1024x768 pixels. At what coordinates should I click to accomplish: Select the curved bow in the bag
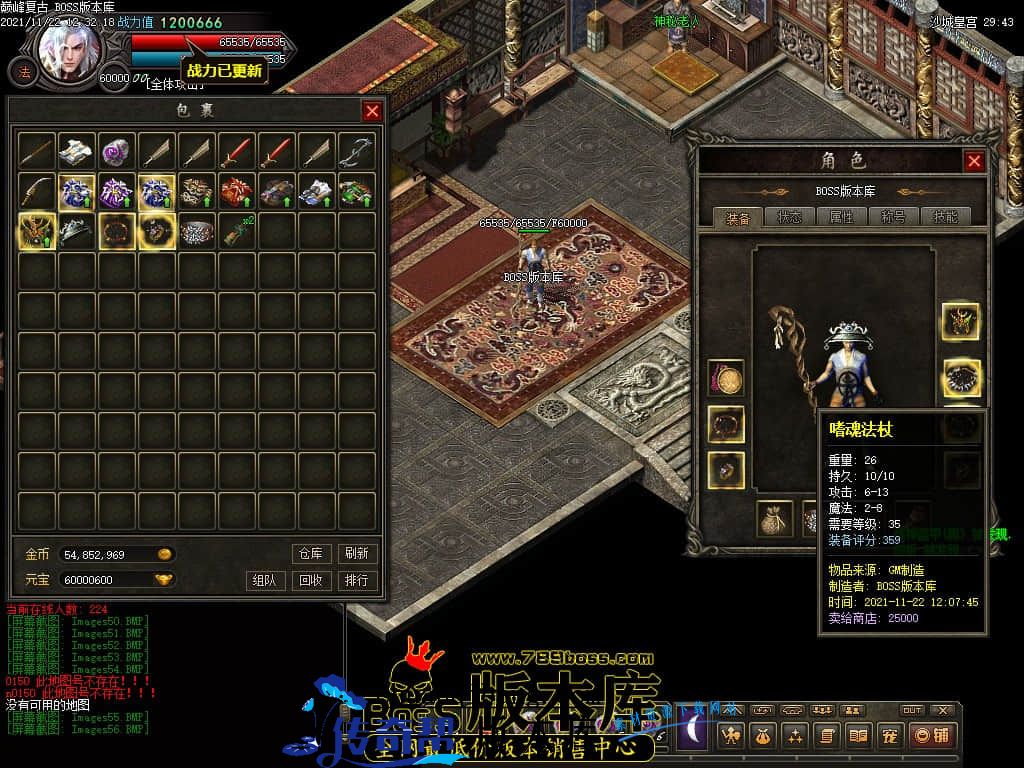[356, 151]
